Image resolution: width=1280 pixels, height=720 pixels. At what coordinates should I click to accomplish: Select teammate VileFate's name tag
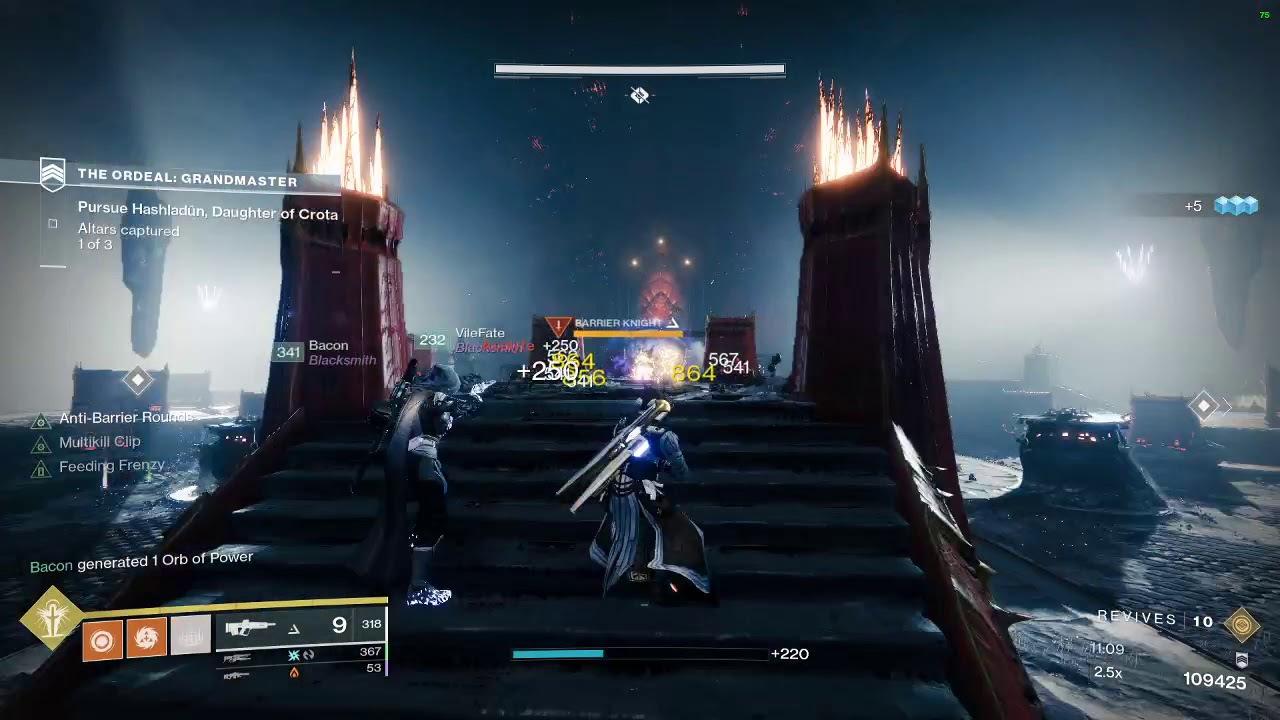coord(480,333)
